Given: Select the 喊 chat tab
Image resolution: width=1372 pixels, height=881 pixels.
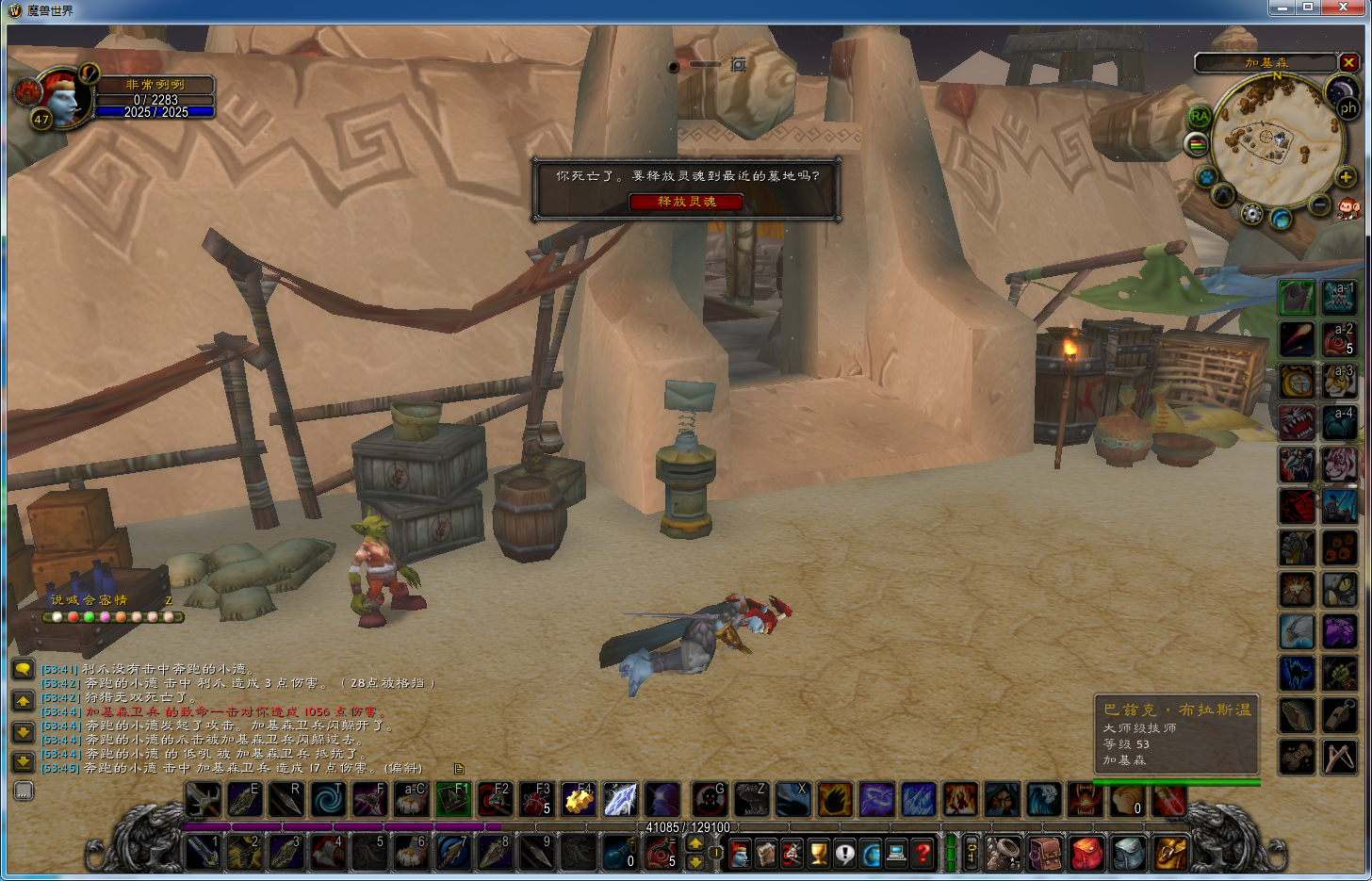Looking at the screenshot, I should (x=72, y=599).
